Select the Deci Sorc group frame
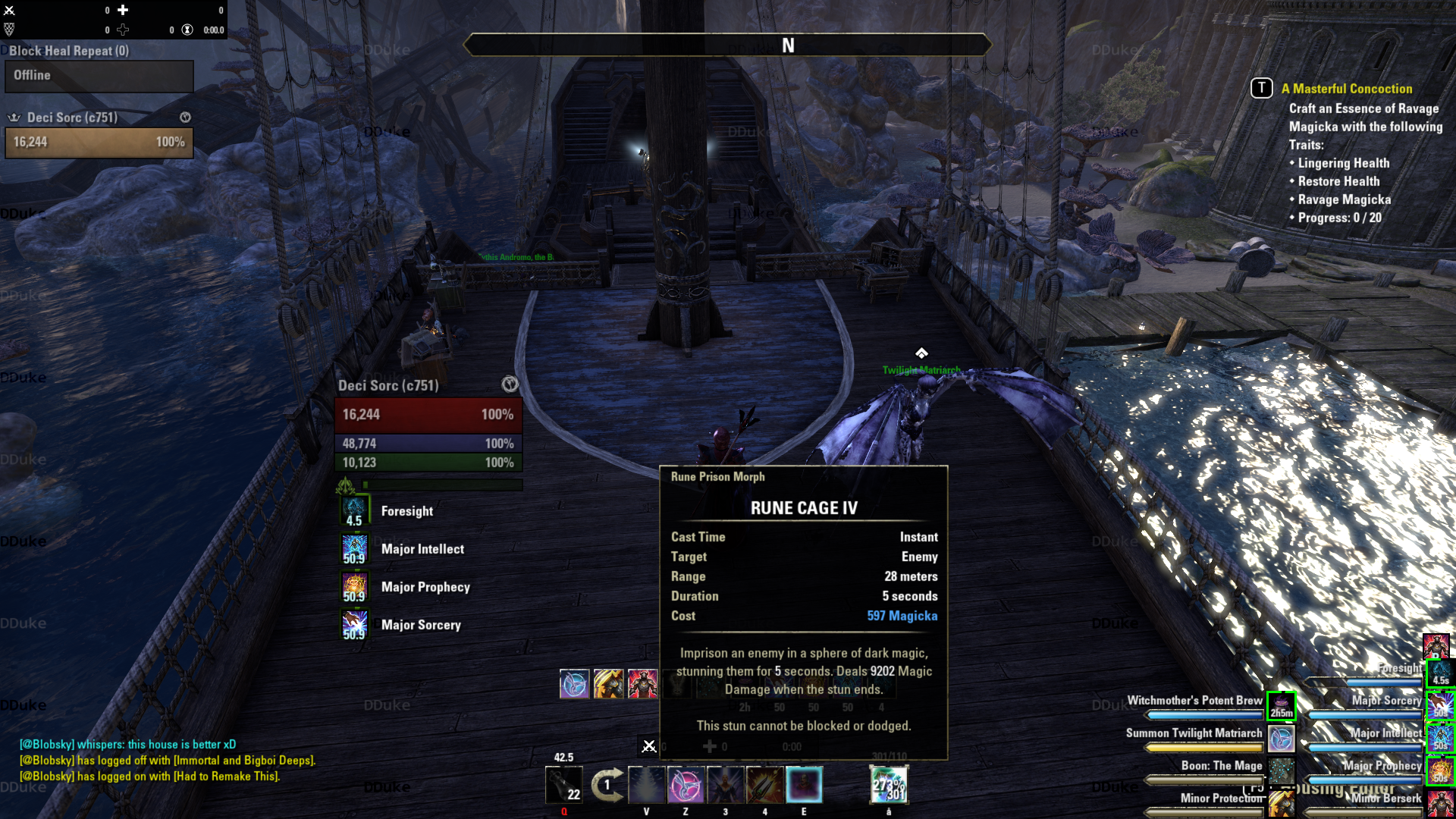Image resolution: width=1456 pixels, height=819 pixels. tap(99, 142)
